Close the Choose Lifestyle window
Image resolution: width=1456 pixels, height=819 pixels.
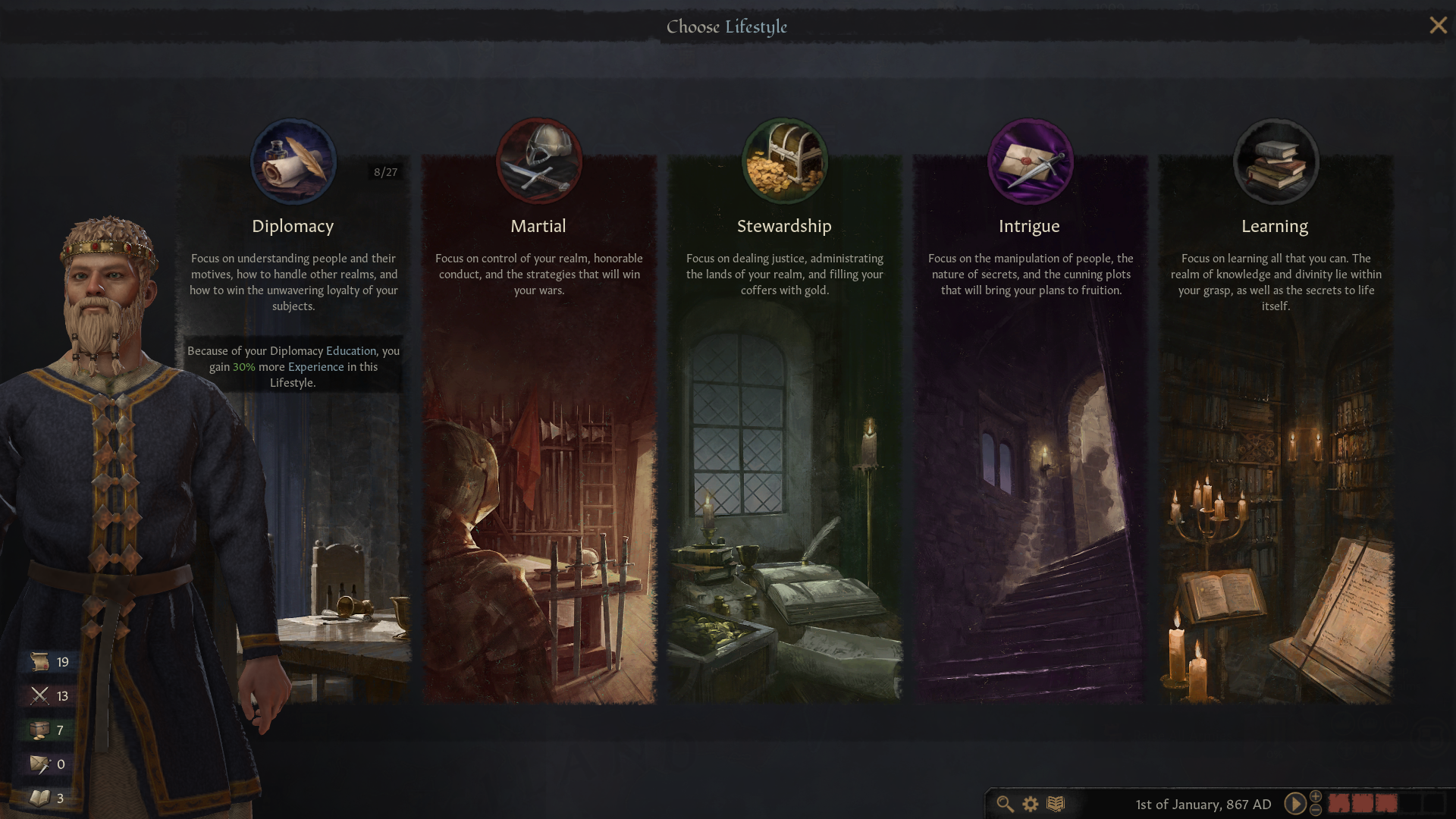(x=1438, y=25)
